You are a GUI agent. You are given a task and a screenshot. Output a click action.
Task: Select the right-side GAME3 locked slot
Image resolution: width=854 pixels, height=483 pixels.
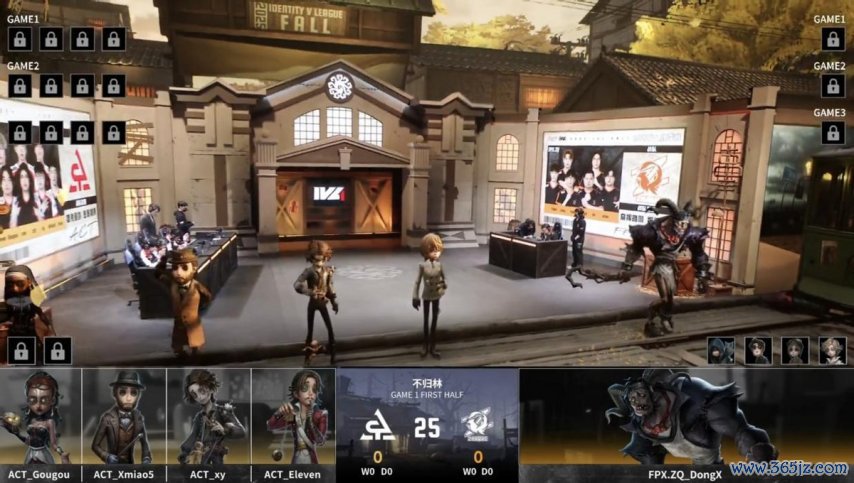point(832,133)
